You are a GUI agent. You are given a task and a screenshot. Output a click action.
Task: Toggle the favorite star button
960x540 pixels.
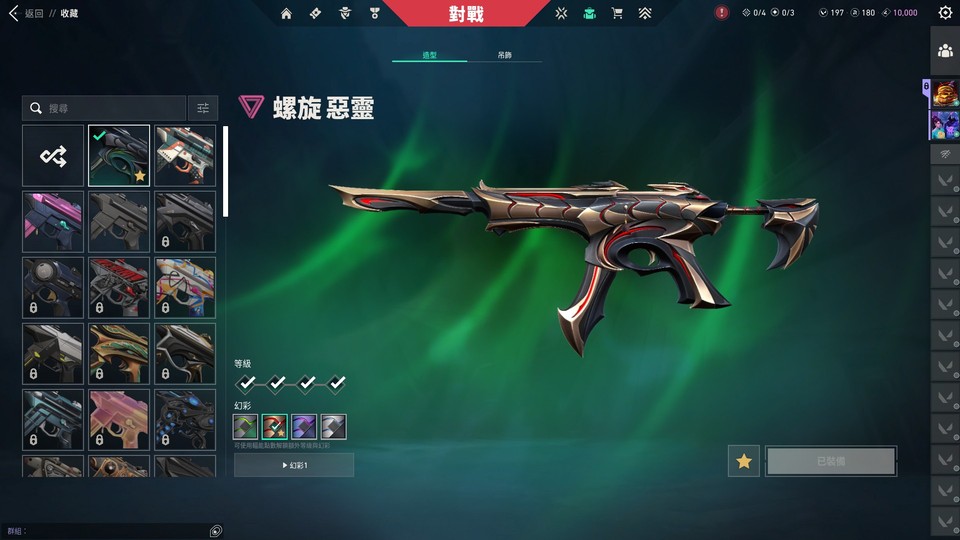[743, 461]
